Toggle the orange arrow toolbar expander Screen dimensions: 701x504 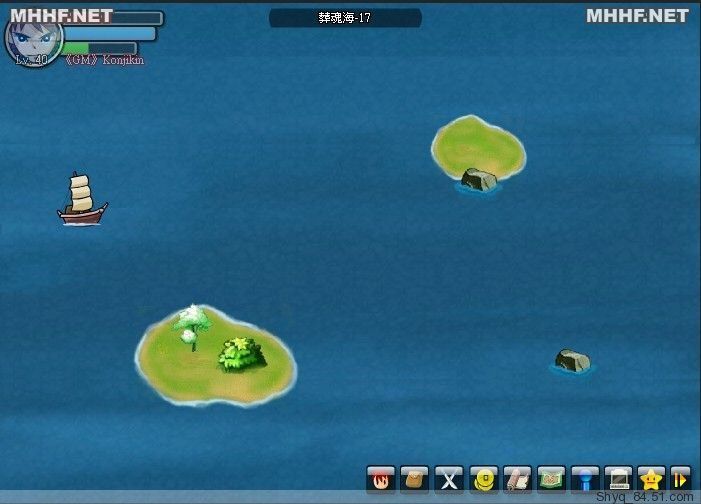click(680, 479)
